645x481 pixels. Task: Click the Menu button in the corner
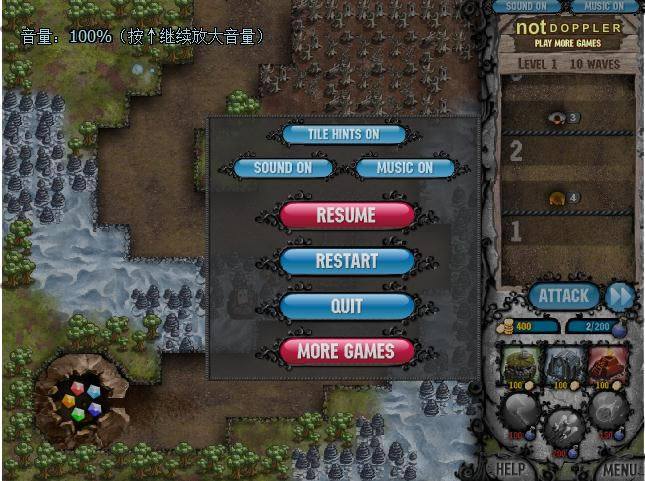click(620, 468)
